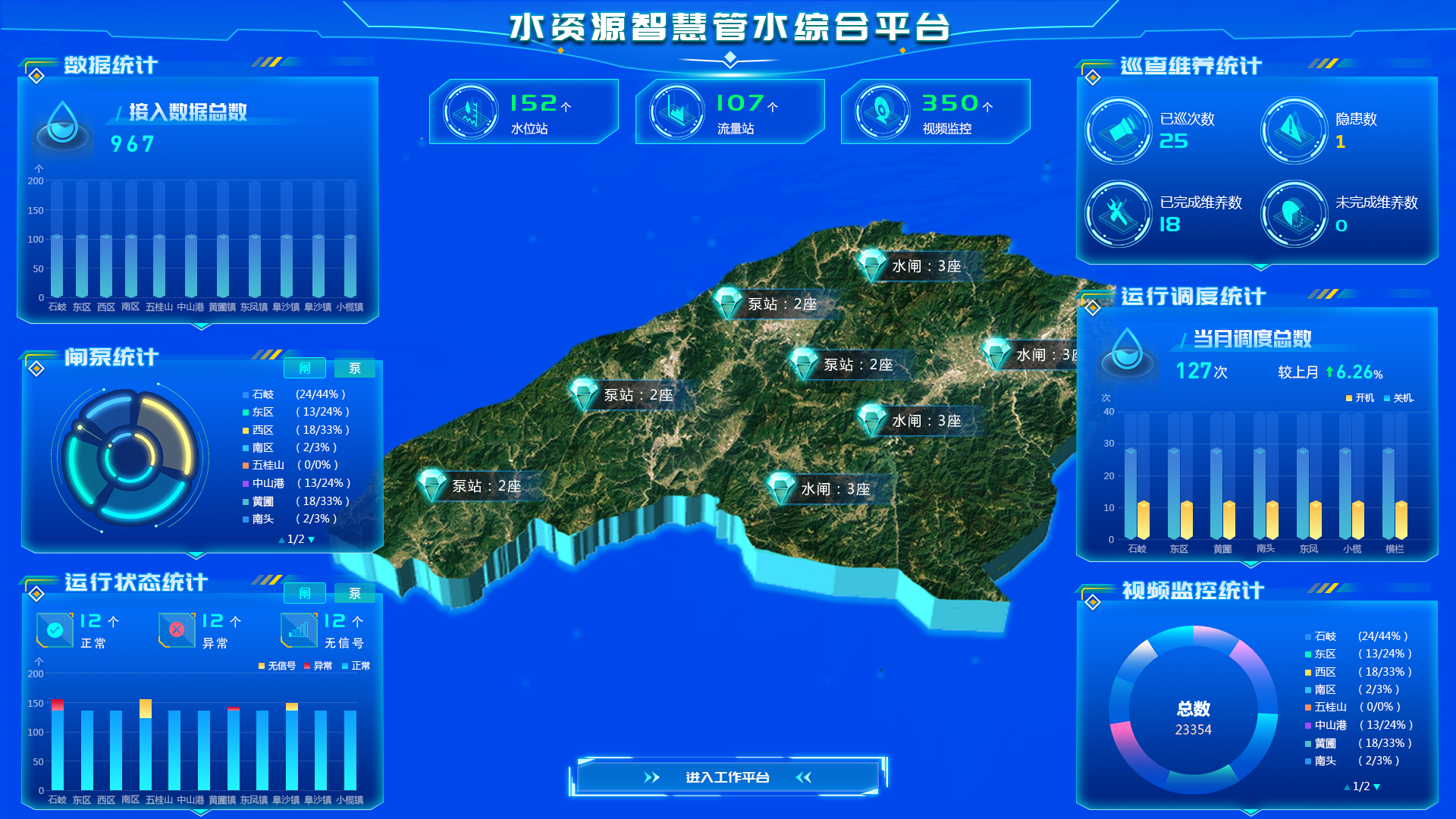Click the 已巡次数 circular icon
This screenshot has height=819, width=1456.
[x=1118, y=130]
